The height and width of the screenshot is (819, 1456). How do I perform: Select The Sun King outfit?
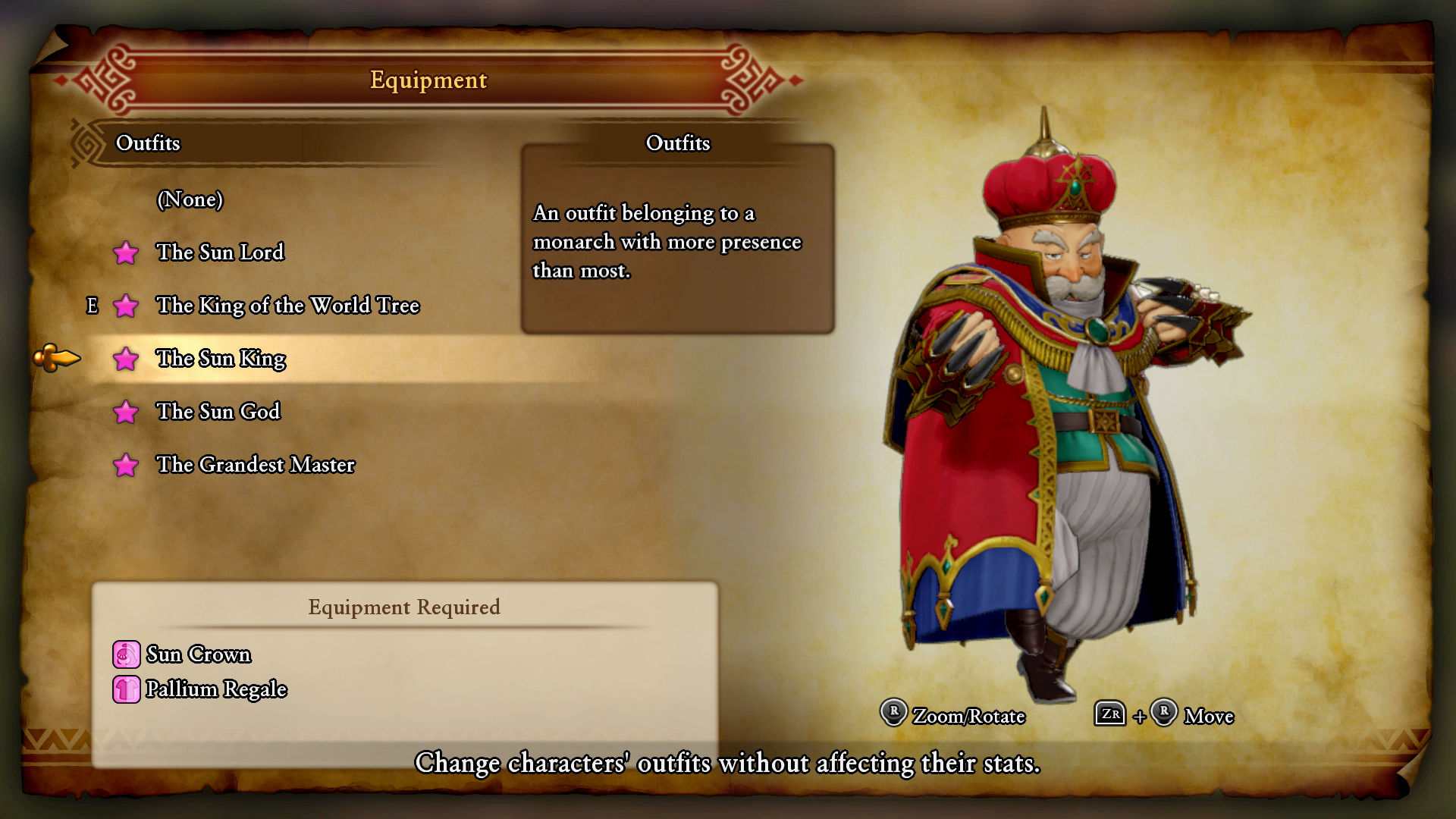click(x=221, y=359)
